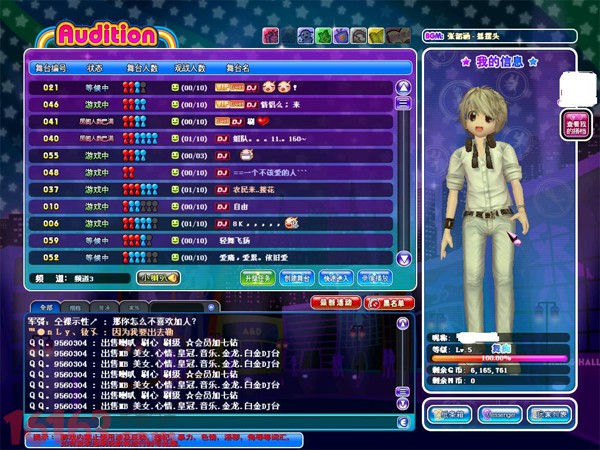This screenshot has height=450, width=600.
Task: Select room 021 in the stage list
Action: point(200,87)
